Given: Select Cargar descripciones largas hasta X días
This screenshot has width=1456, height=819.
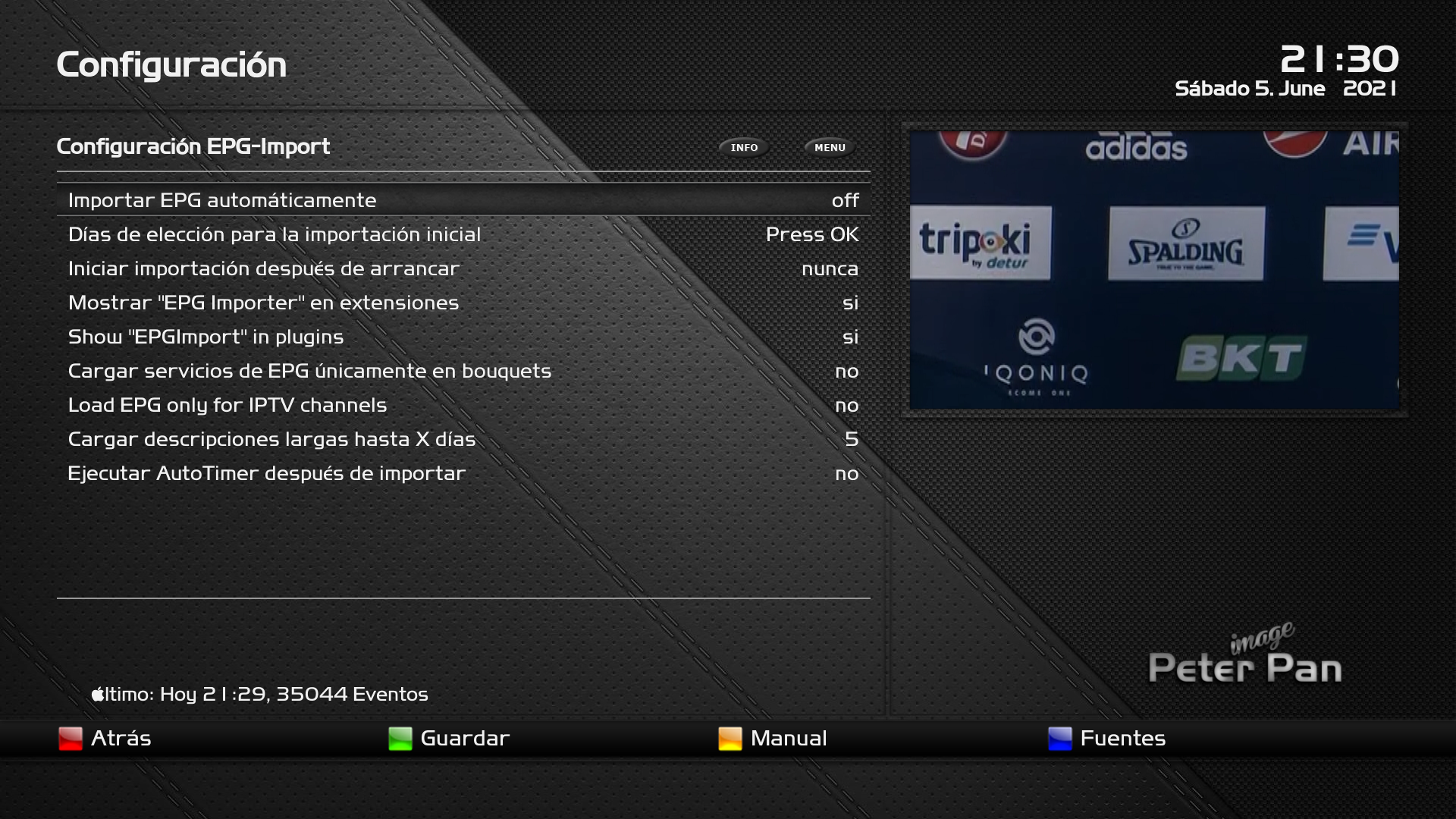Looking at the screenshot, I should point(463,439).
